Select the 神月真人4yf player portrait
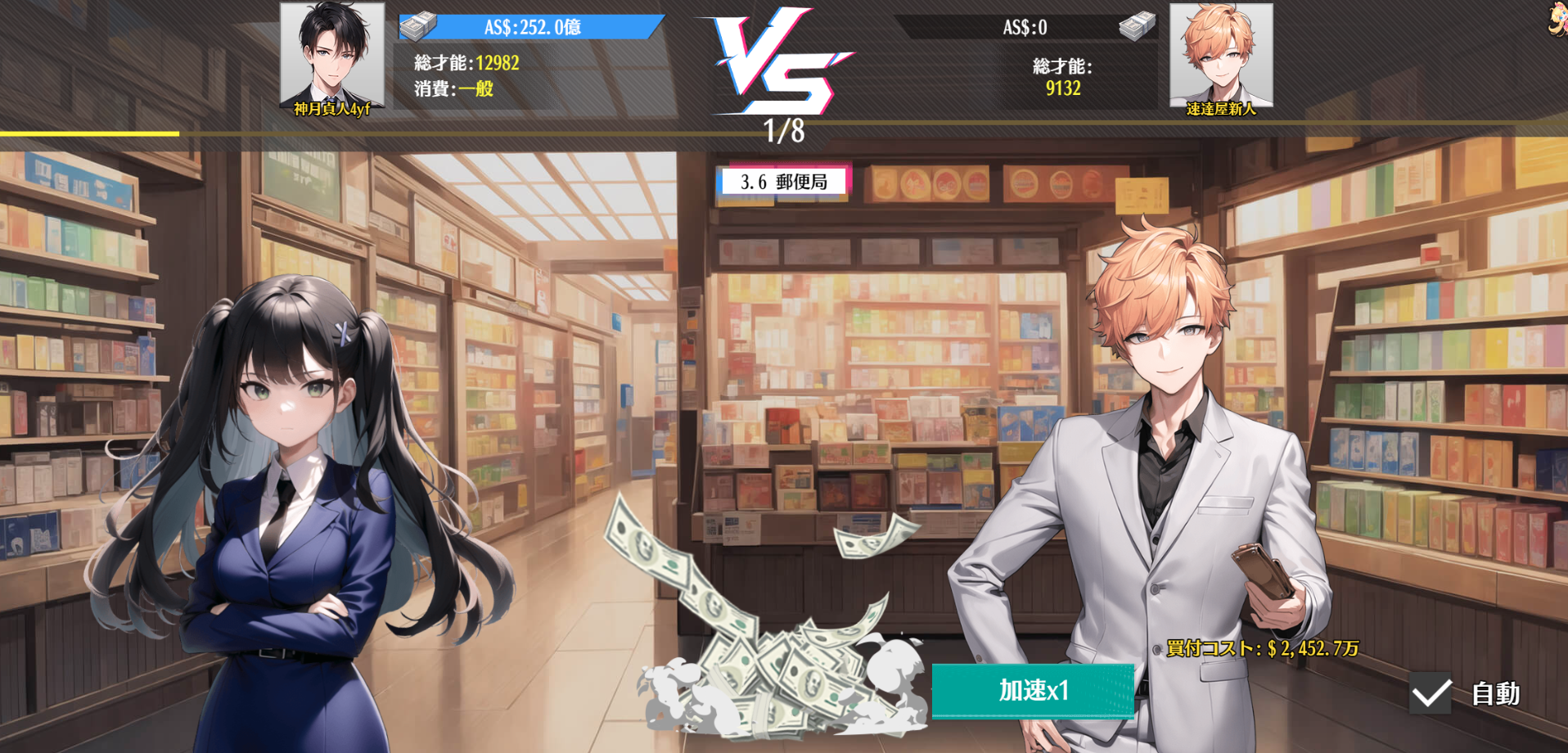Screen dimensions: 1568x753 click(332, 57)
